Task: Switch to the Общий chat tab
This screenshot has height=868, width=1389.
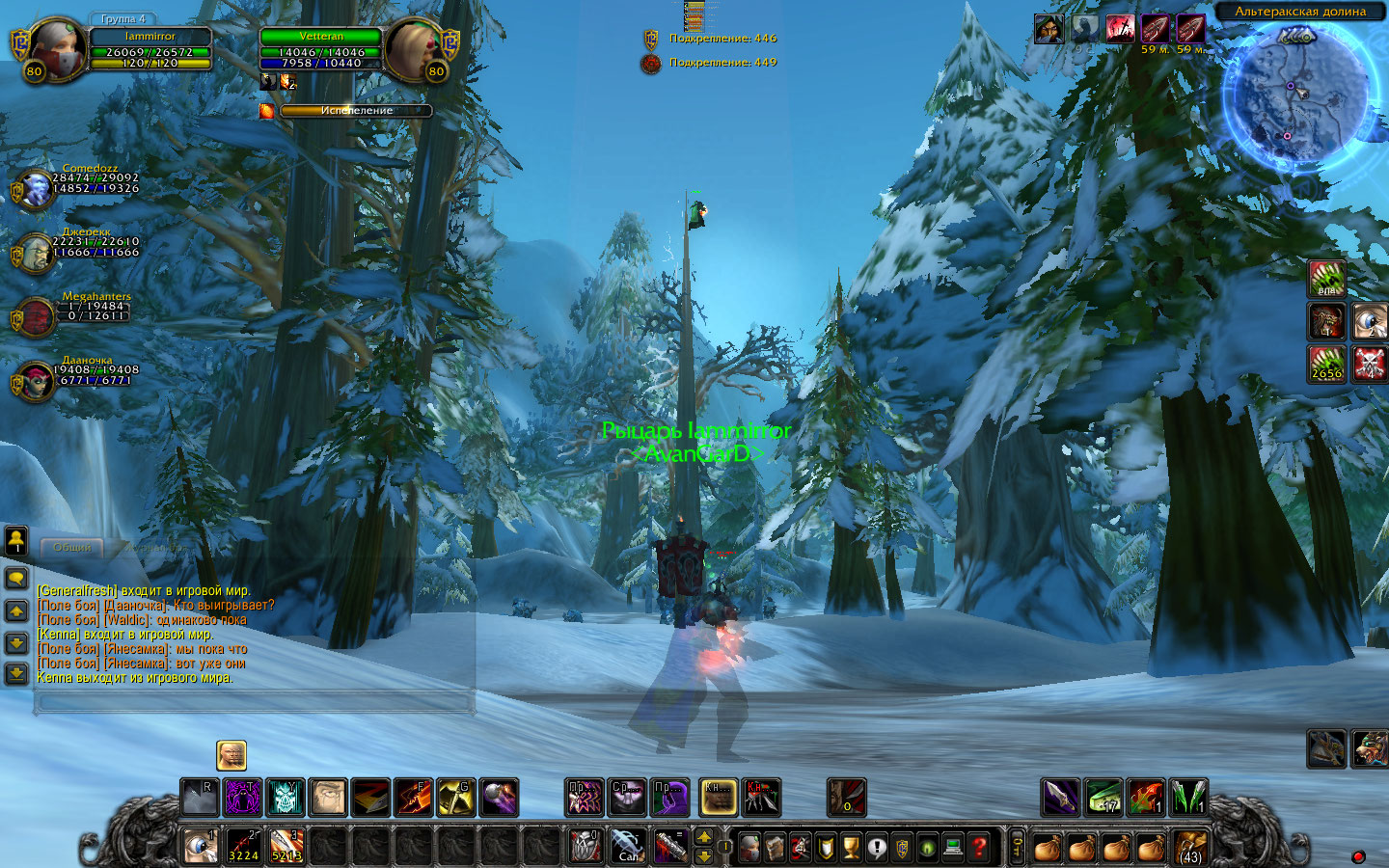Action: [x=72, y=547]
